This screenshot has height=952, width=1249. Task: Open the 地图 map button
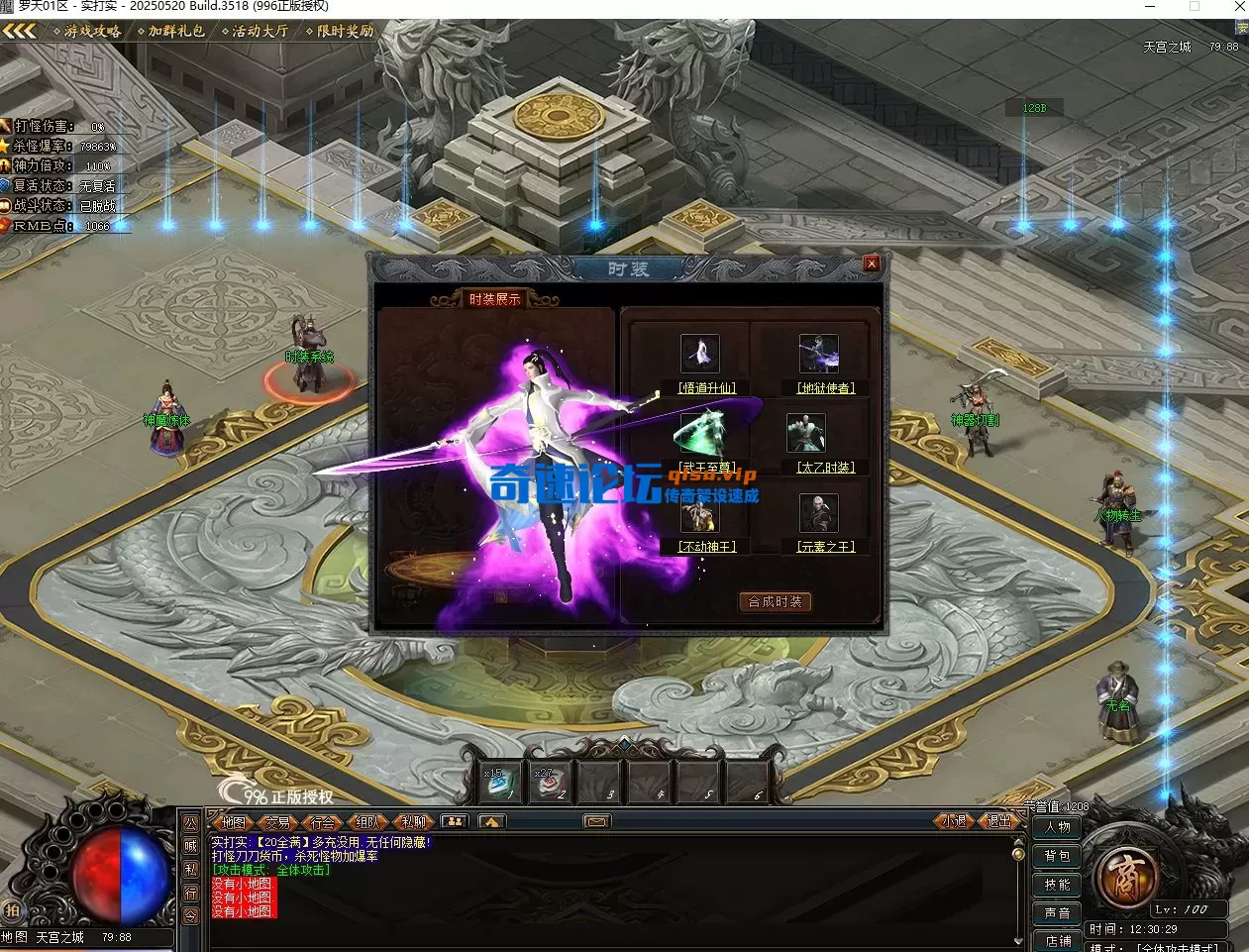[x=233, y=822]
